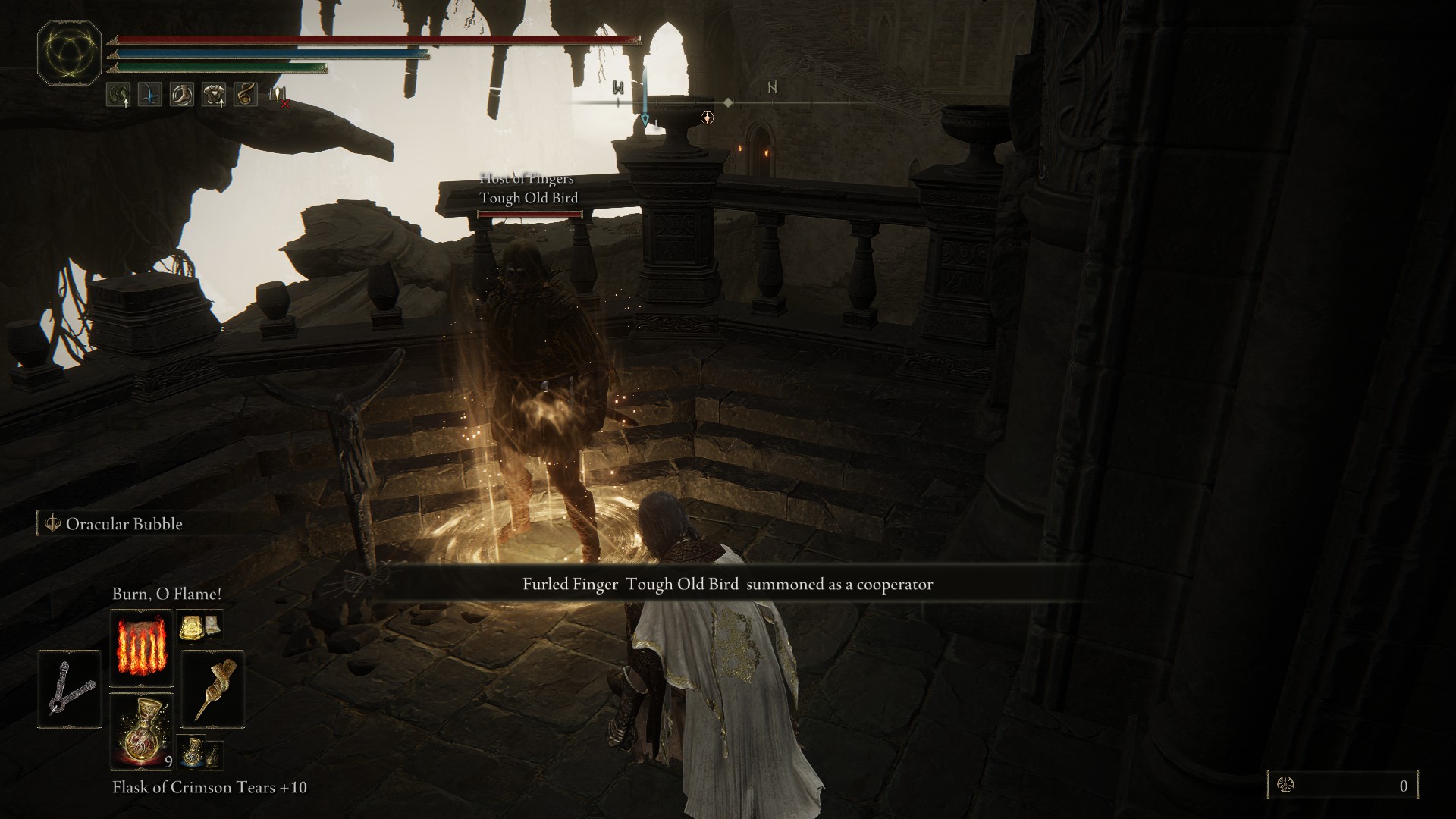This screenshot has height=819, width=1456.
Task: Select the left-hand flail weapon slot
Action: click(x=69, y=689)
